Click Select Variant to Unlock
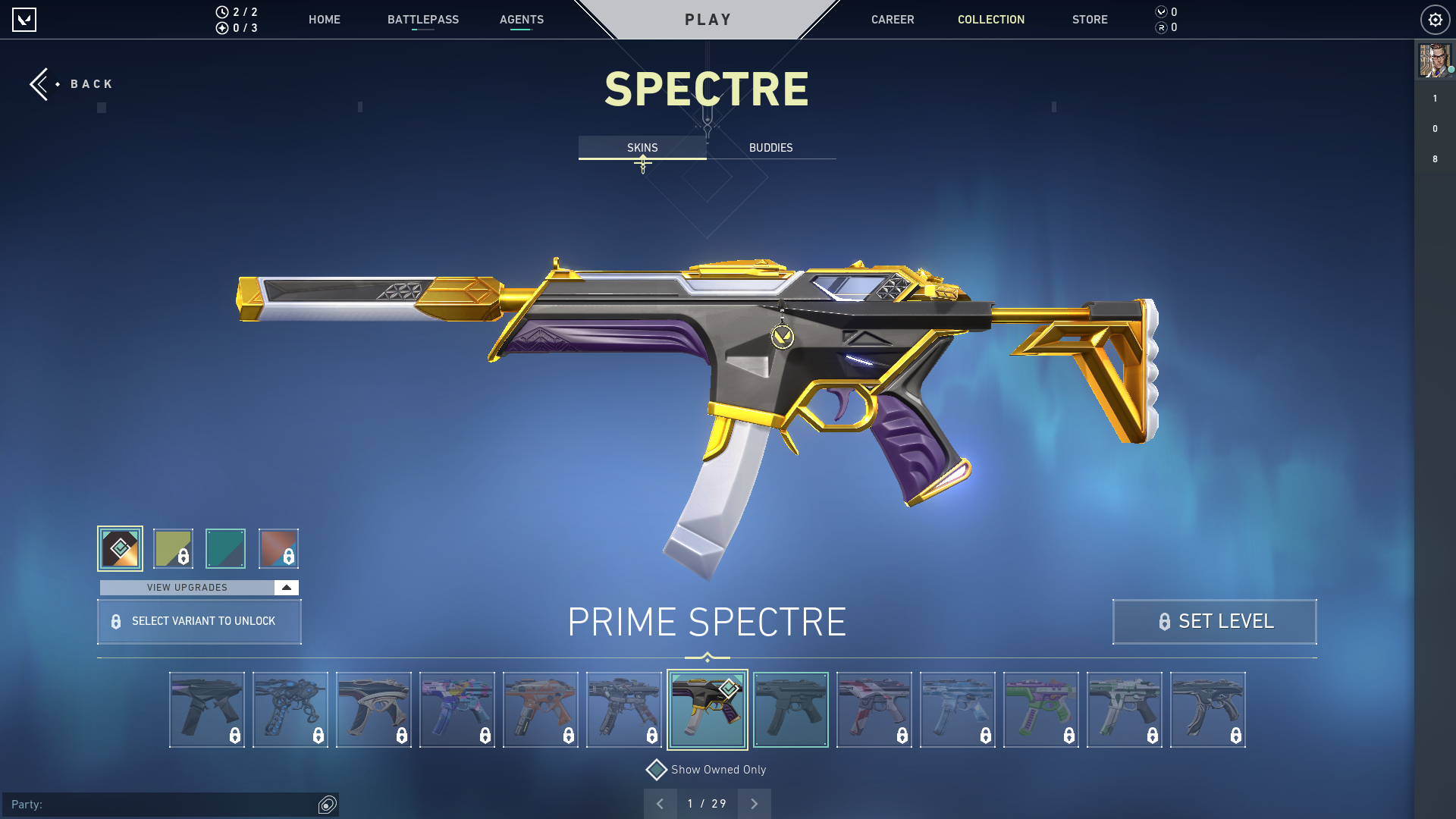This screenshot has width=1456, height=819. pyautogui.click(x=199, y=621)
